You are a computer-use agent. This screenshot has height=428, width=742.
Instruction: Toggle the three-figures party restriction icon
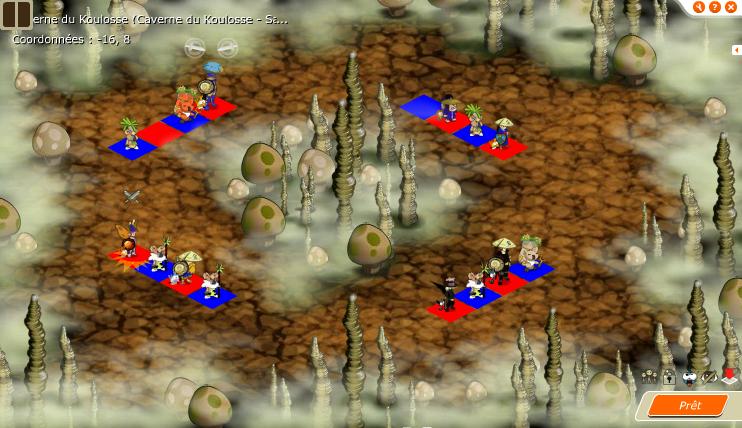[649, 377]
